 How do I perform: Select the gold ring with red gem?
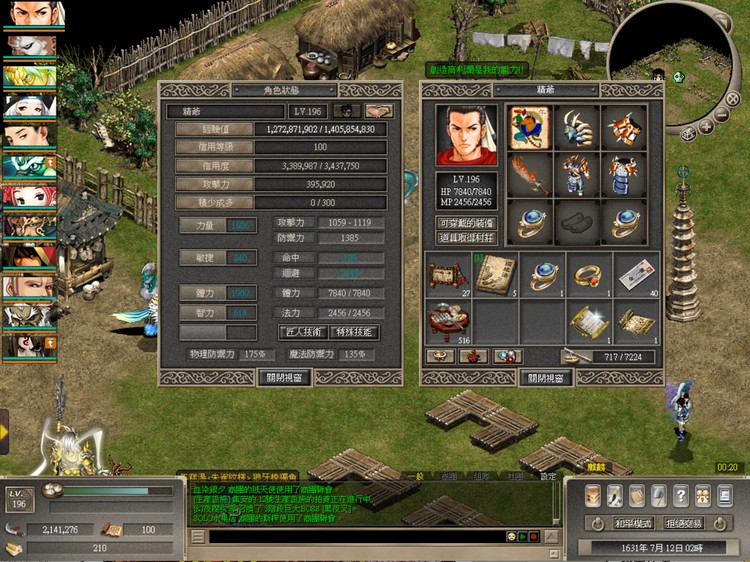point(590,274)
